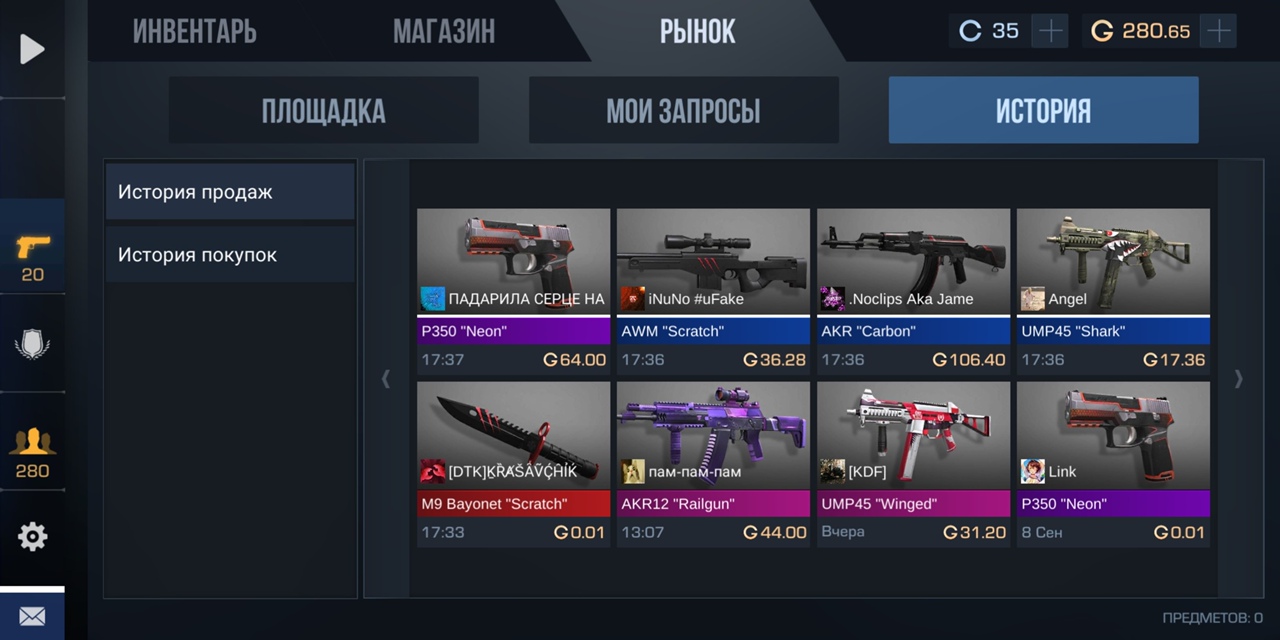This screenshot has height=640, width=1280.
Task: Open the Мои запросы section
Action: pyautogui.click(x=683, y=111)
